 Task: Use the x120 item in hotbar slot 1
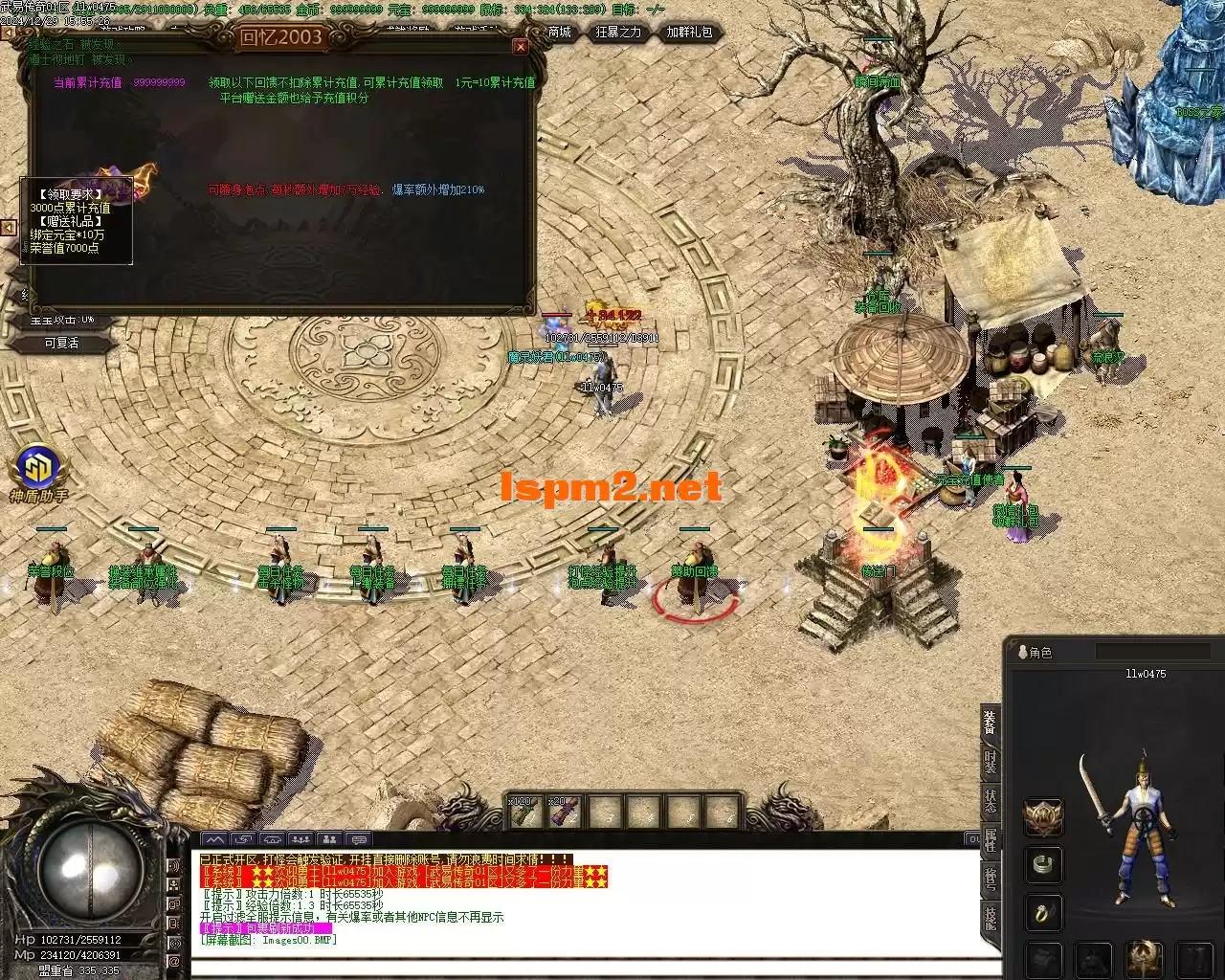click(523, 813)
